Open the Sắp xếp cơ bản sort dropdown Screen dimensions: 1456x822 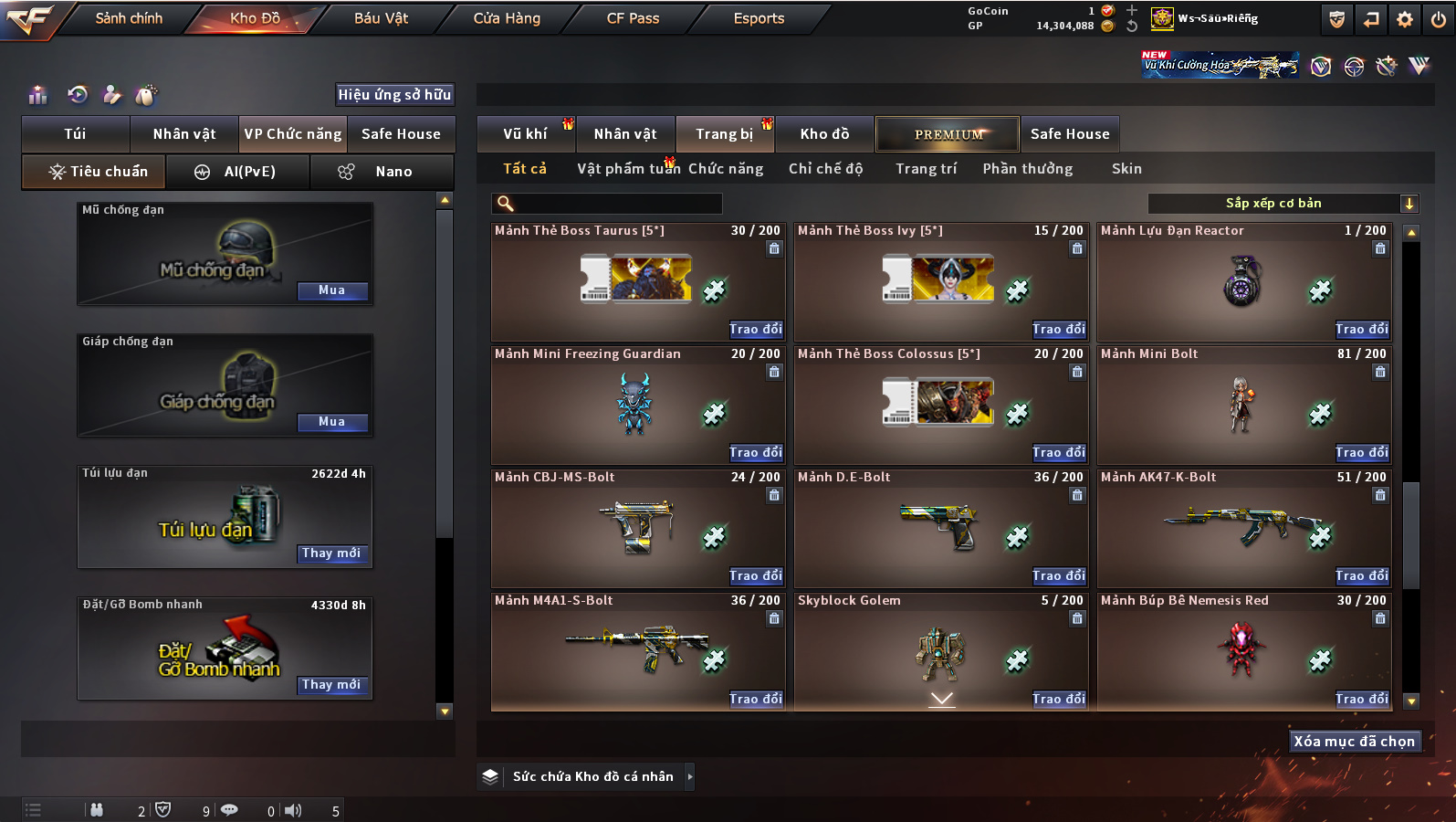[x=1283, y=204]
